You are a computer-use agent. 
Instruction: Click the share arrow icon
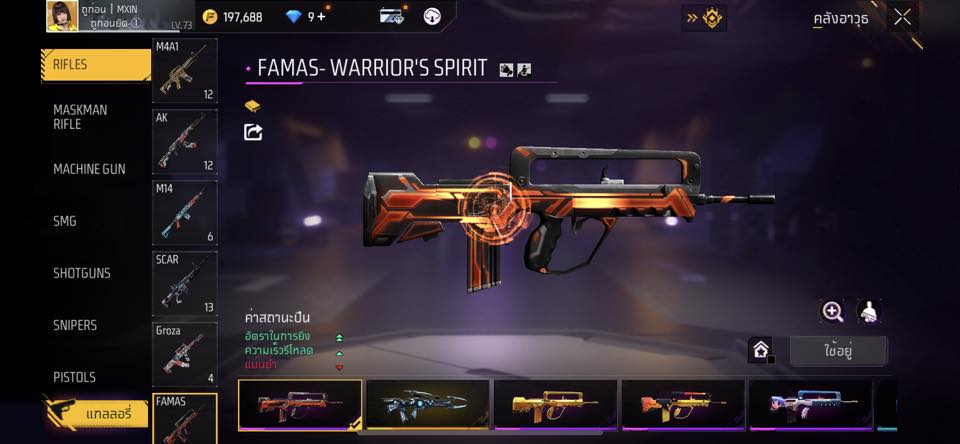pos(253,132)
